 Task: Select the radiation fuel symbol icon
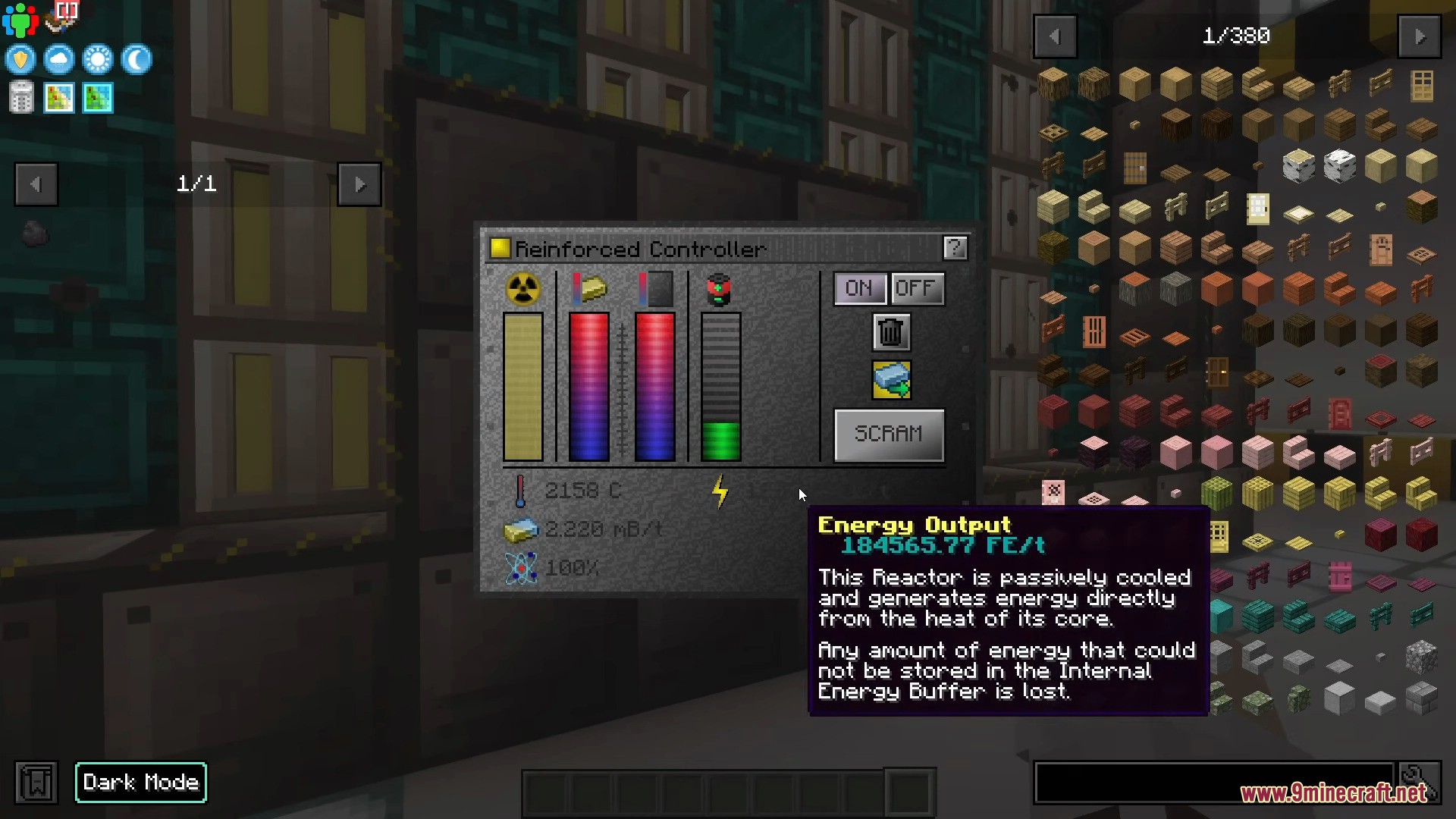point(523,289)
